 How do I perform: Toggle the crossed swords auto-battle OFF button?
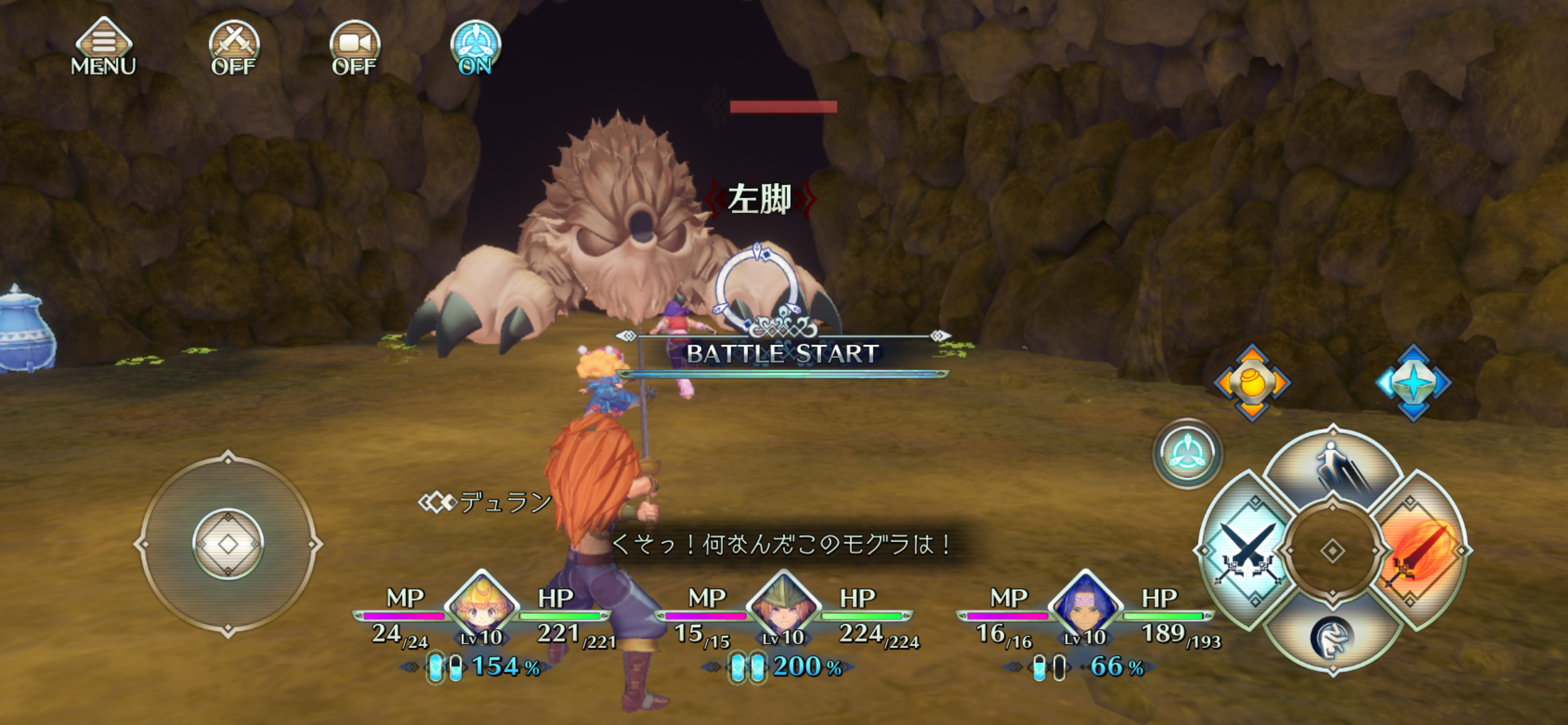(233, 48)
